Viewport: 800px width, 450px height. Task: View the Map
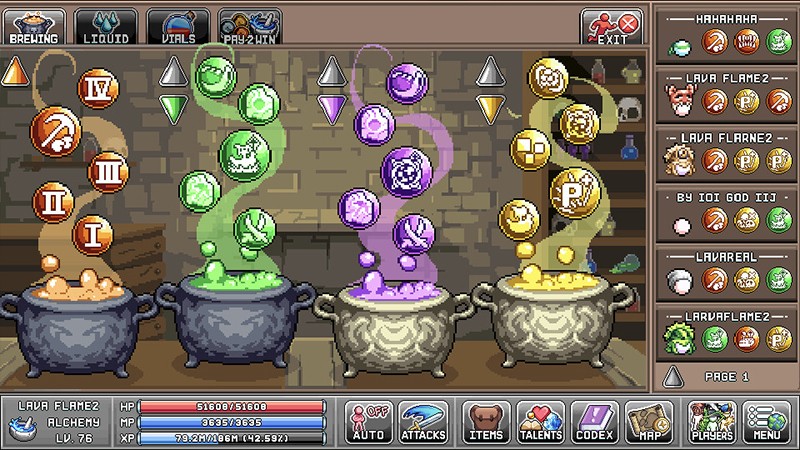pyautogui.click(x=649, y=422)
